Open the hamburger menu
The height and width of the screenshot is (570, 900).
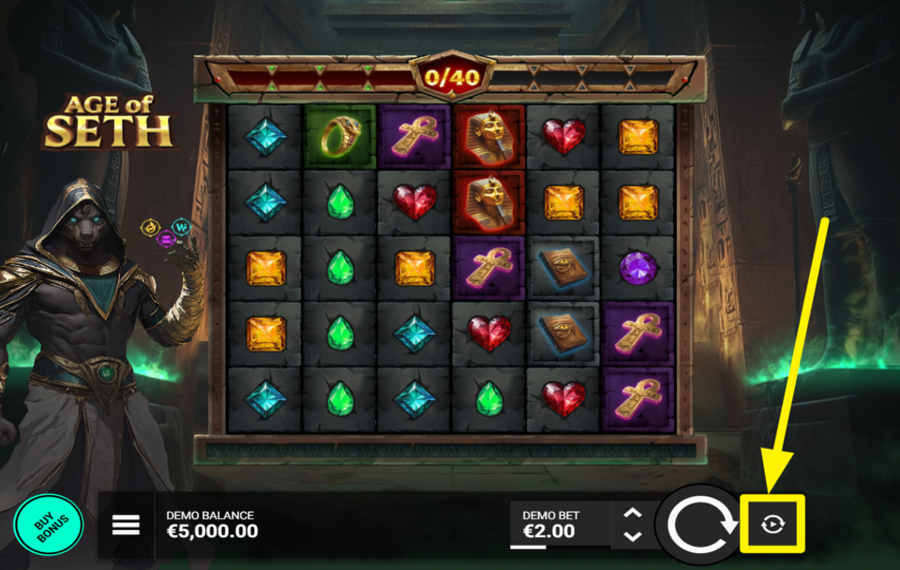(126, 524)
